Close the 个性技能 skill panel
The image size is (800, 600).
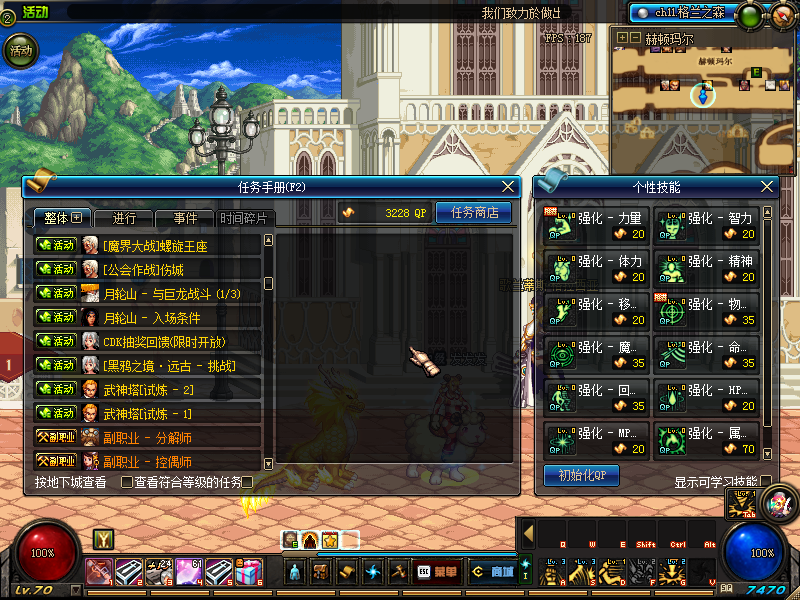(x=768, y=187)
